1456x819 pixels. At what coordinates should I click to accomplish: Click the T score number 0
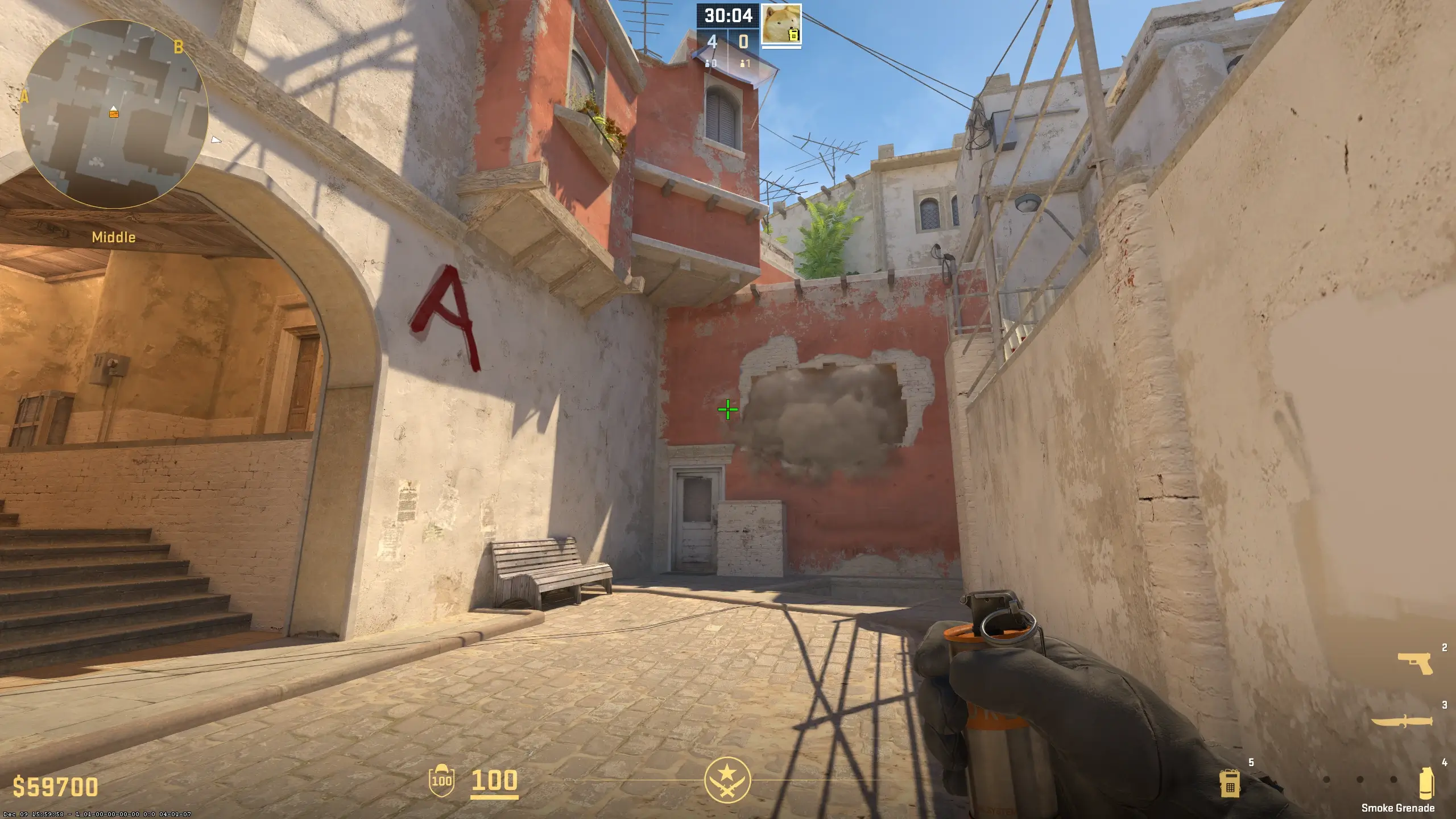pos(743,41)
